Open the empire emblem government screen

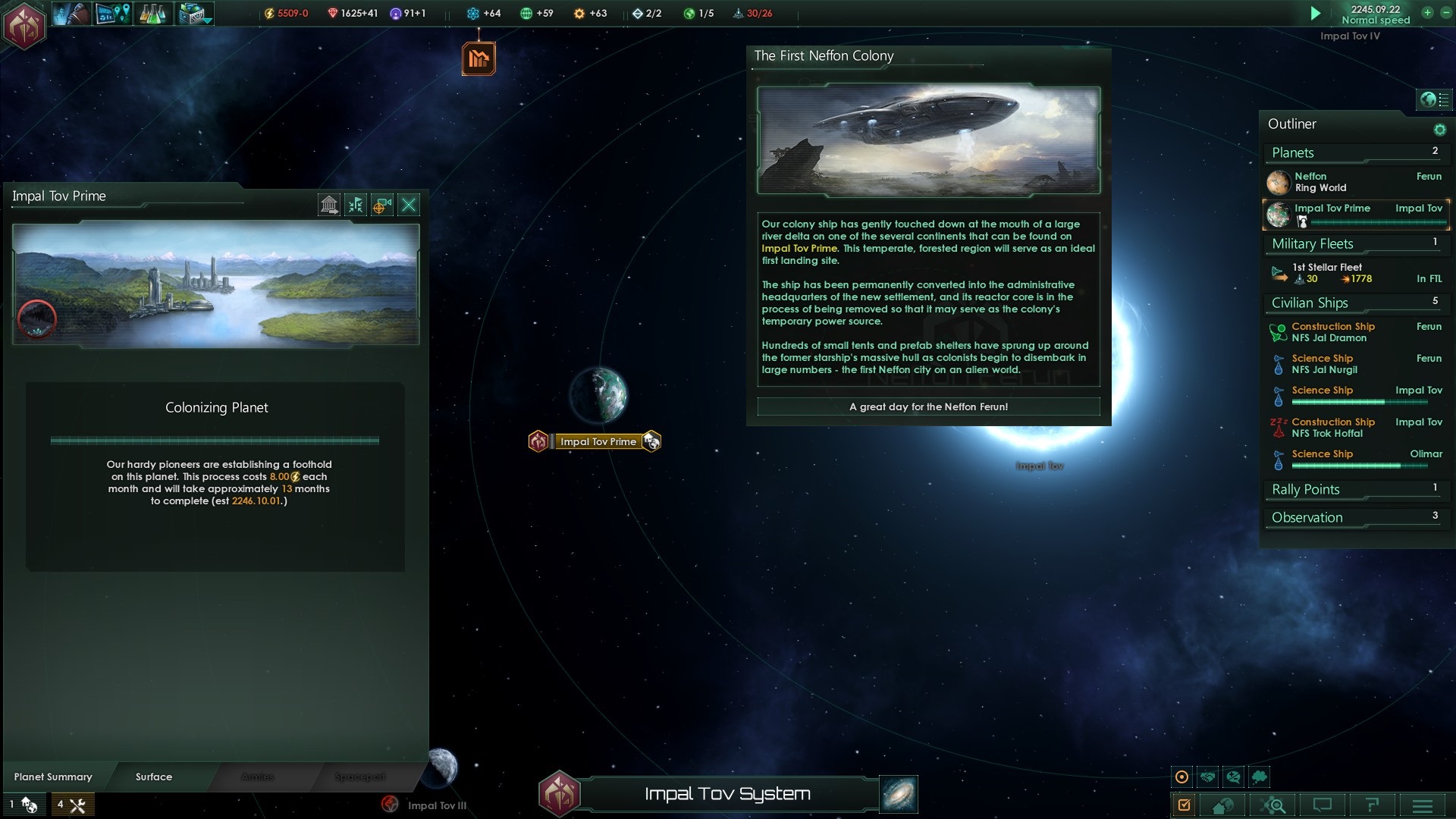pyautogui.click(x=24, y=26)
